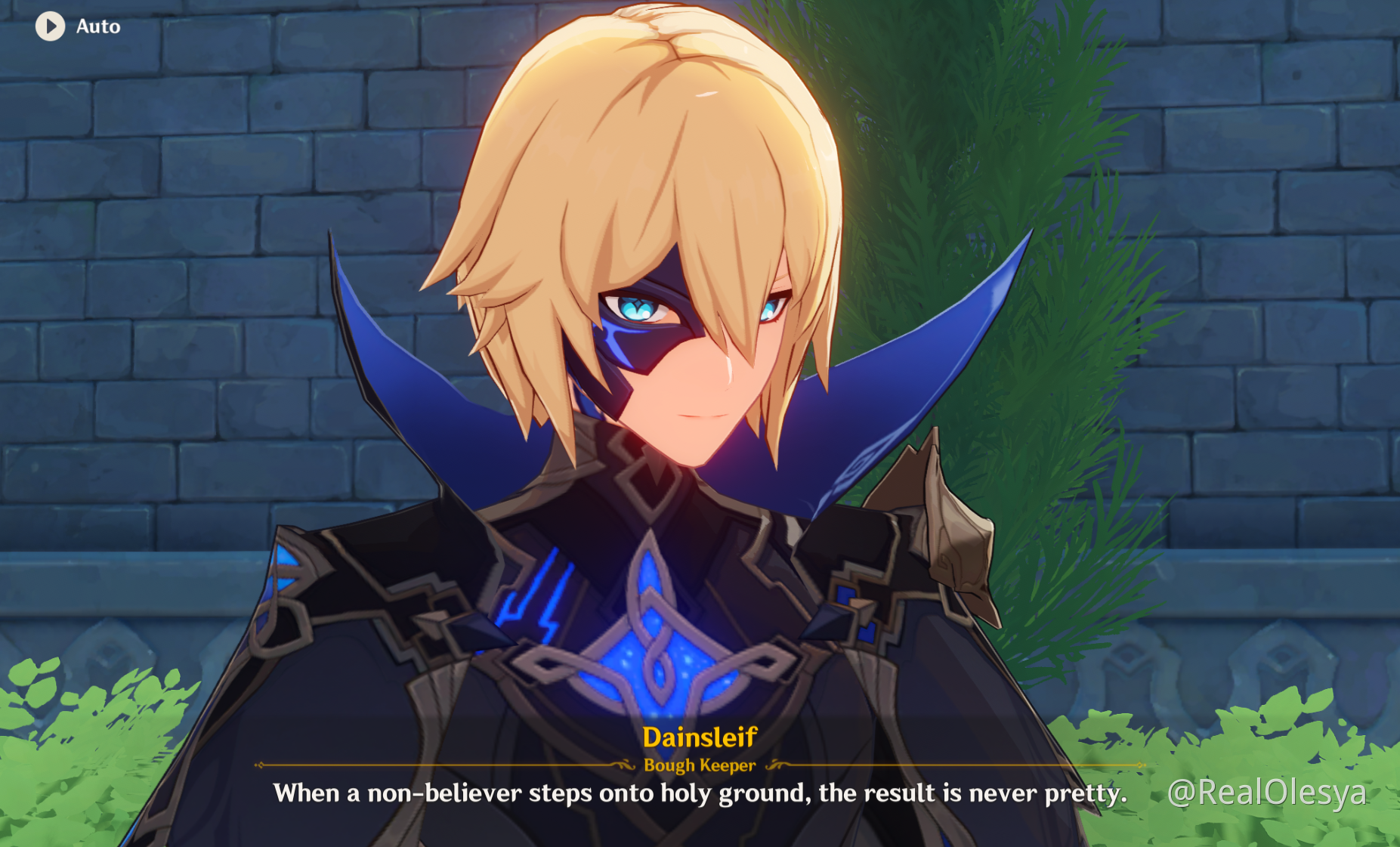The height and width of the screenshot is (847, 1400).
Task: Click the Bough Keeper title to reveal details
Action: pyautogui.click(x=700, y=765)
